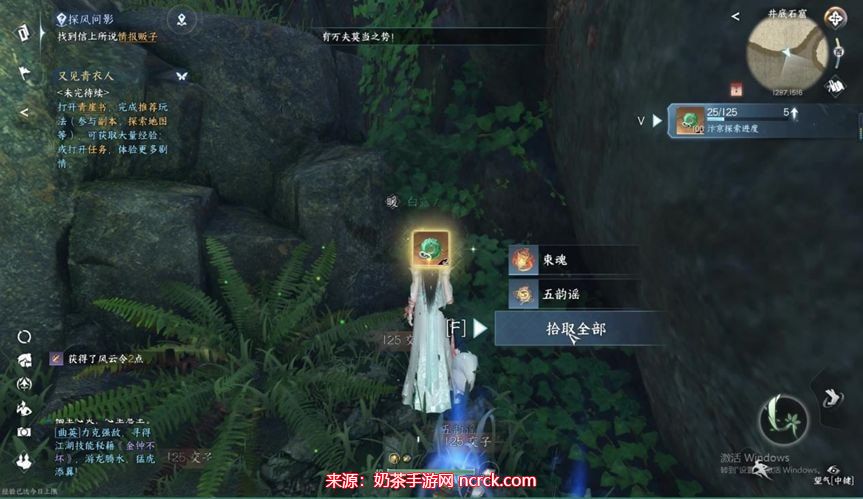This screenshot has height=499, width=863.
Task: Click the two-people team icon
Action: pos(24,457)
